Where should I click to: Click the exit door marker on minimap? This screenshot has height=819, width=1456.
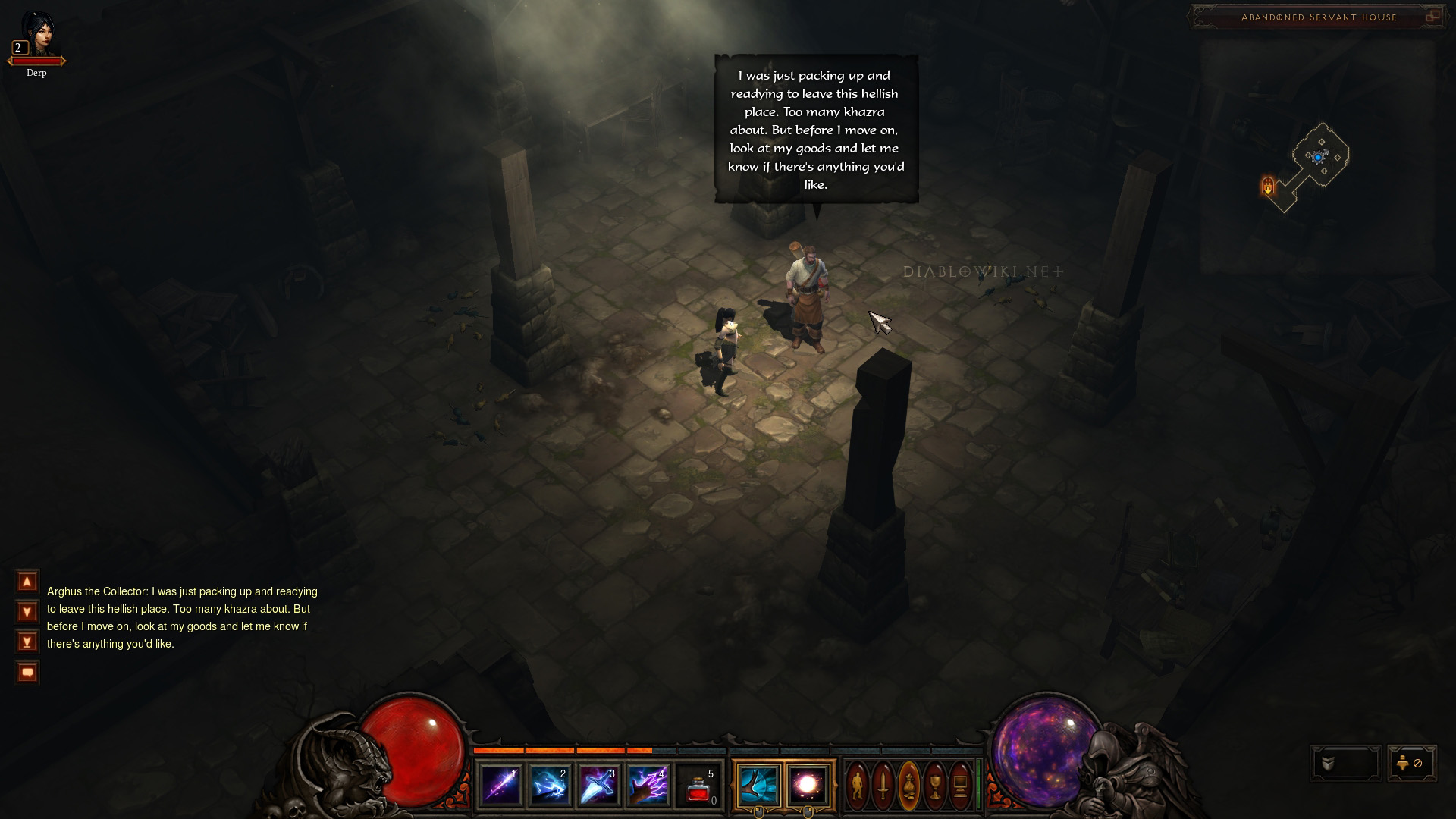pyautogui.click(x=1268, y=185)
